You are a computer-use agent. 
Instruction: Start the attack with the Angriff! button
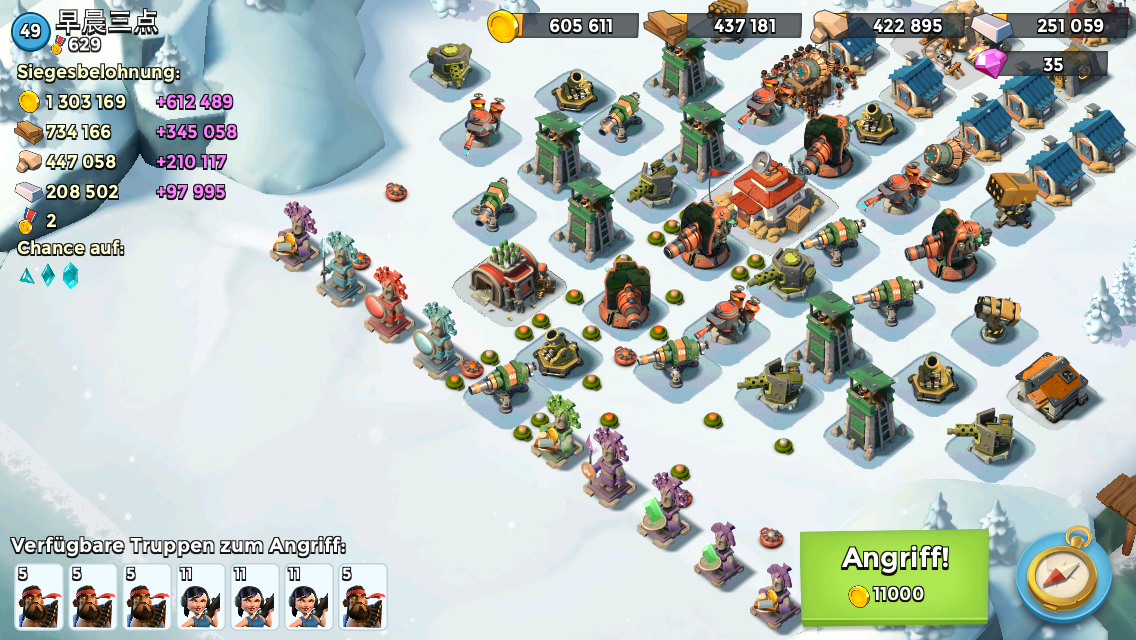(x=894, y=576)
